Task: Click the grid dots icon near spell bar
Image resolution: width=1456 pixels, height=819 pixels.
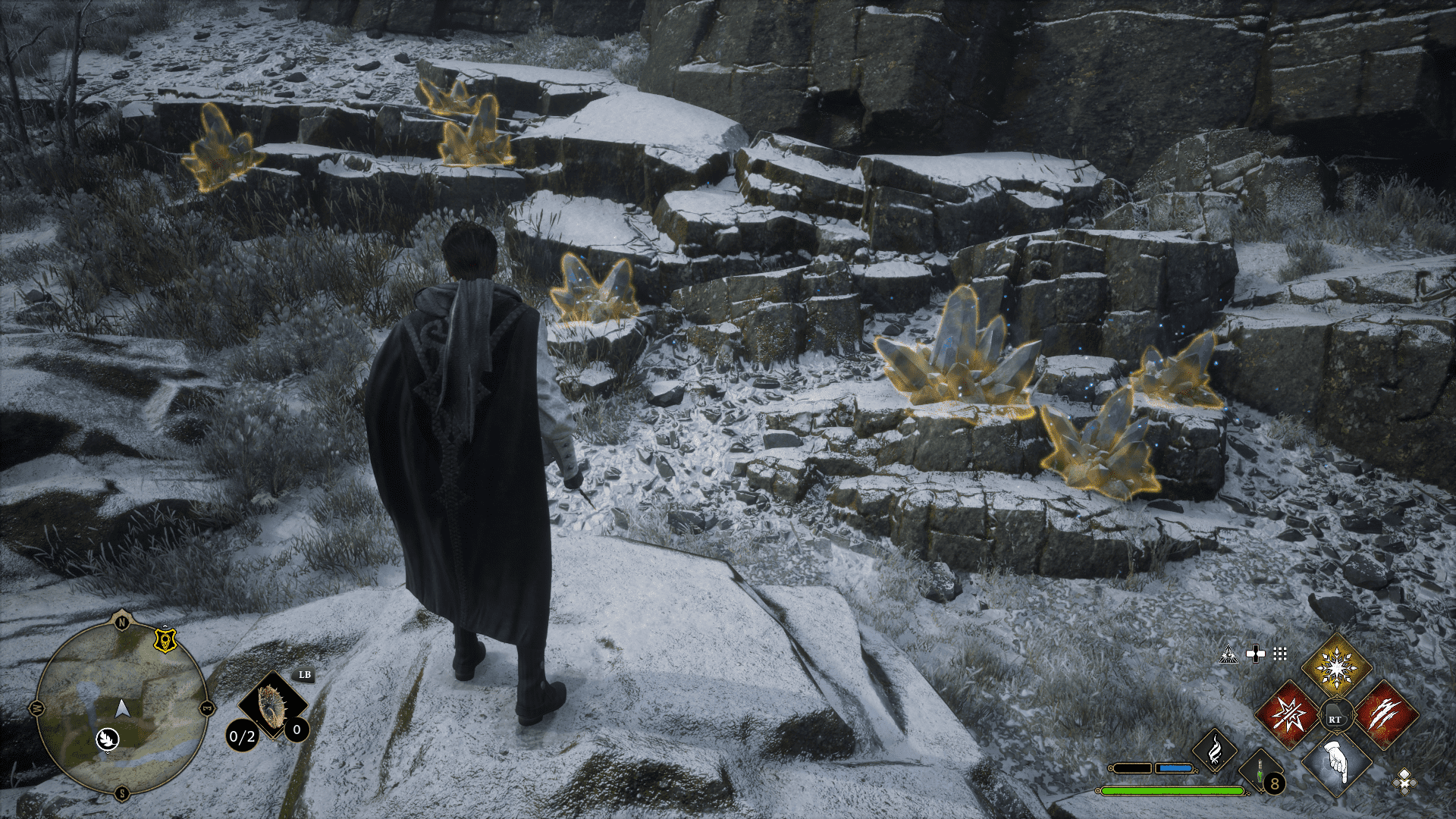Action: click(x=1280, y=654)
